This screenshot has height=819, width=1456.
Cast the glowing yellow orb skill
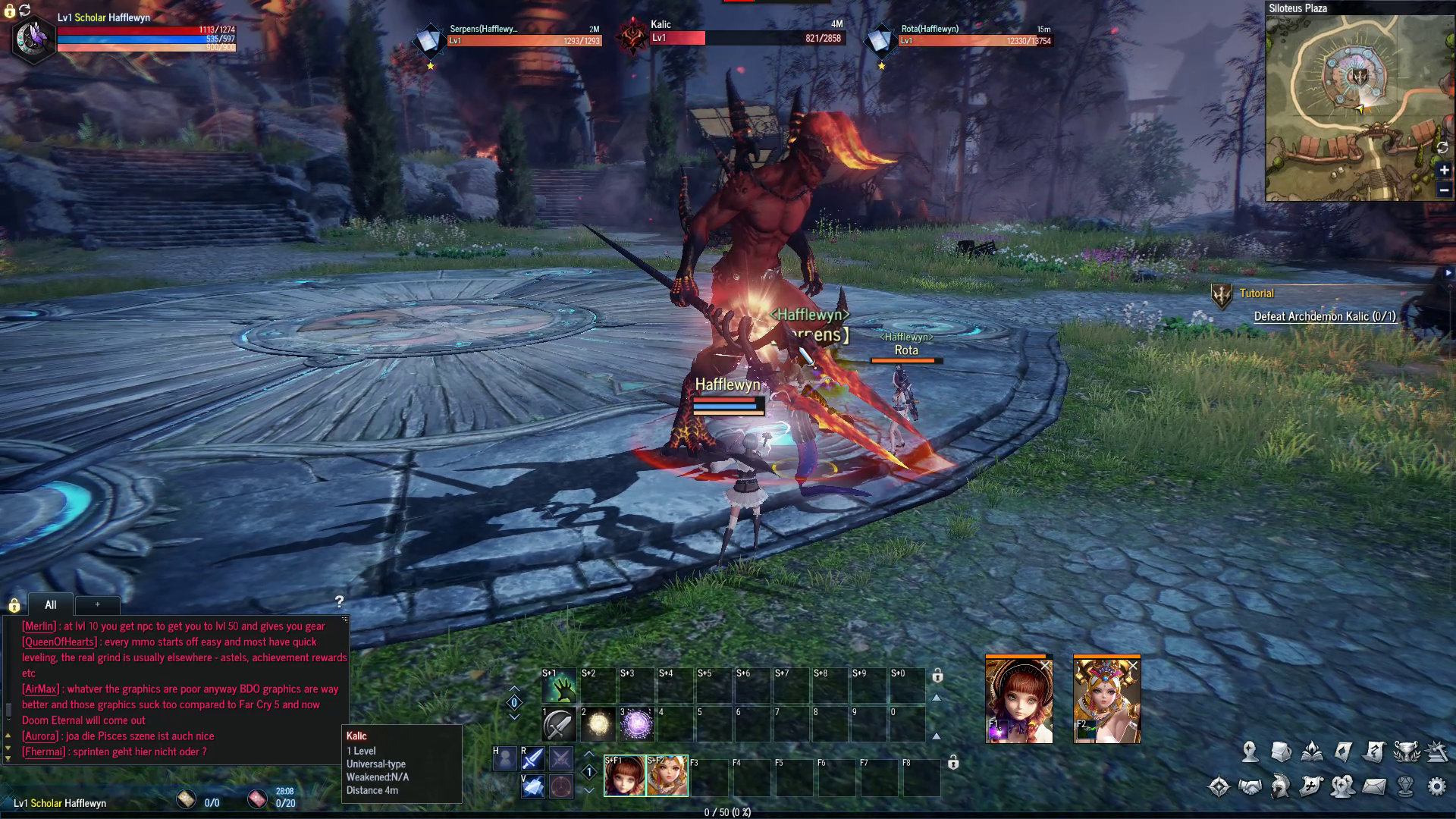pos(598,725)
